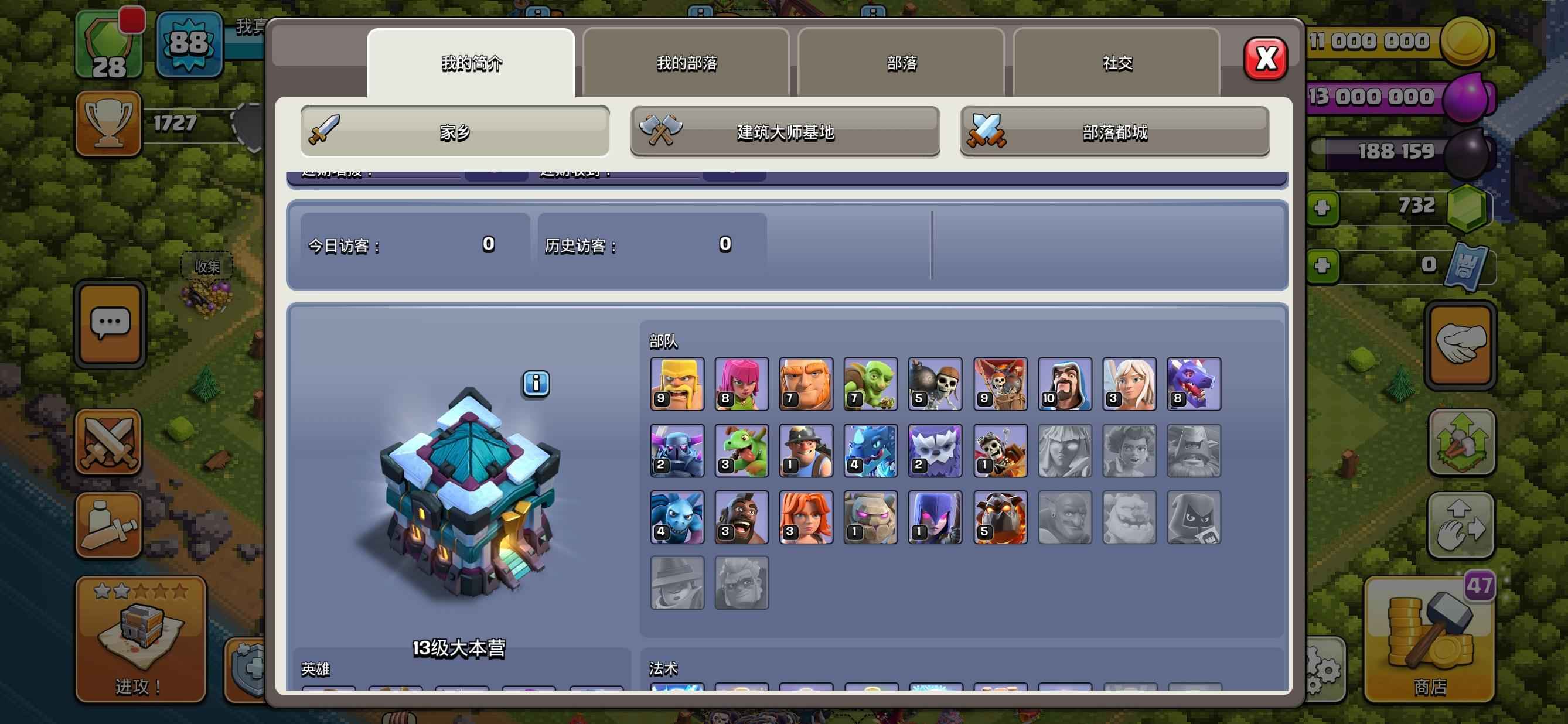Select the Barbarian troop icon
Viewport: 1568px width, 724px height.
click(677, 384)
